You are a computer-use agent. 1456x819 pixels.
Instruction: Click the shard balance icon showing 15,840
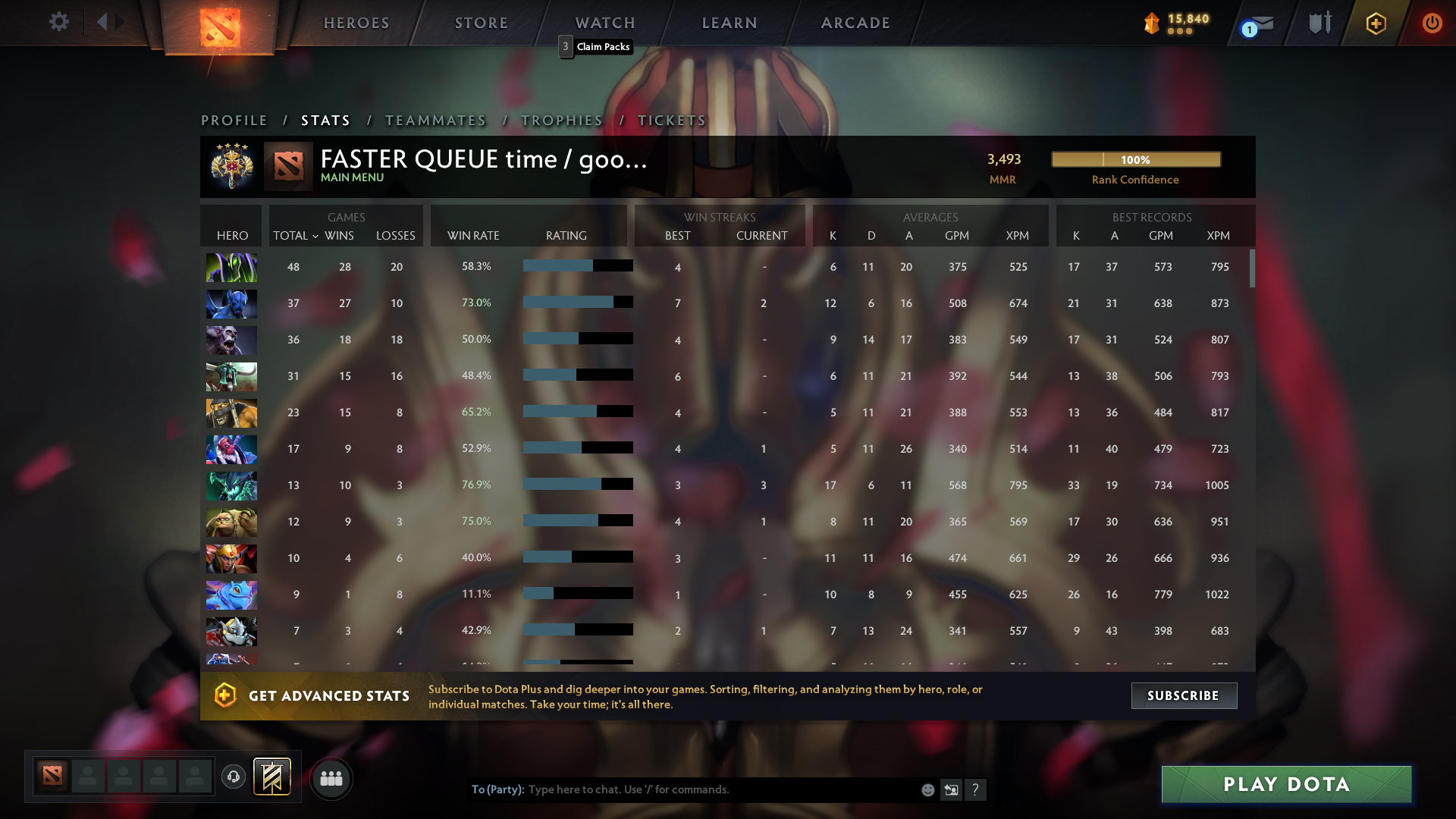click(x=1153, y=23)
